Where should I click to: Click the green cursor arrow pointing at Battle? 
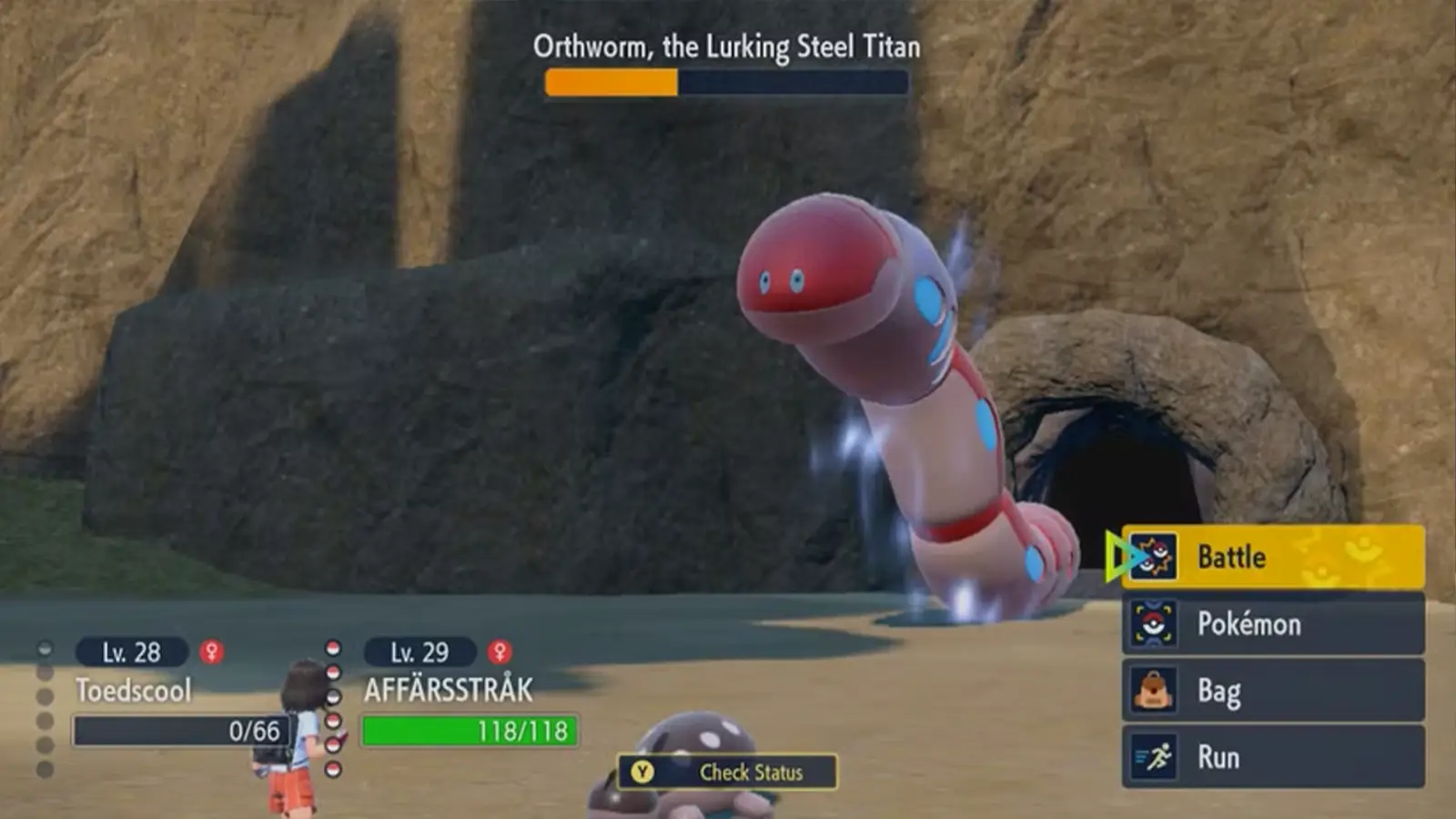tap(1117, 557)
